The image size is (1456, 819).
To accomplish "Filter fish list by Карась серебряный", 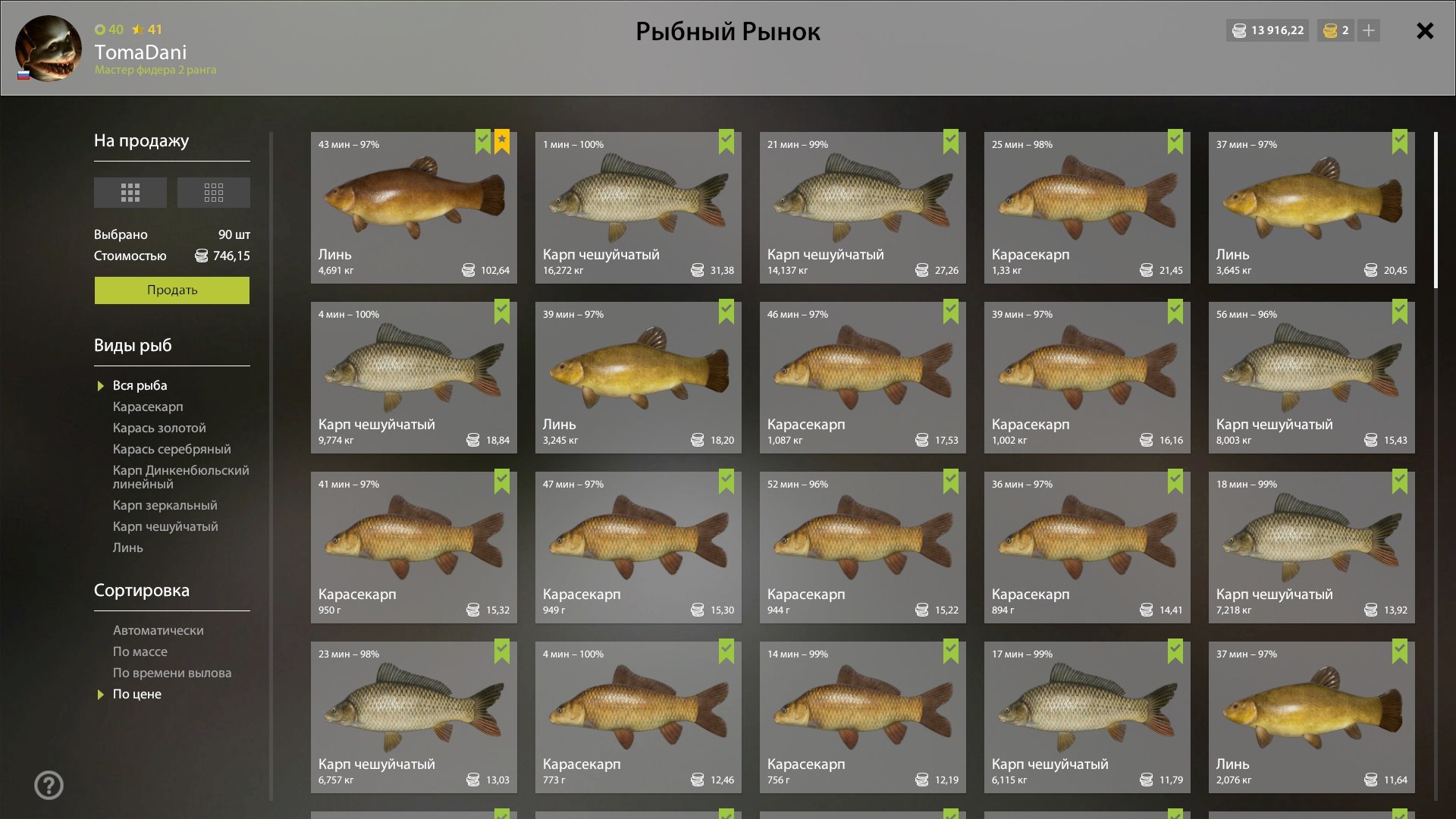I will [x=171, y=449].
